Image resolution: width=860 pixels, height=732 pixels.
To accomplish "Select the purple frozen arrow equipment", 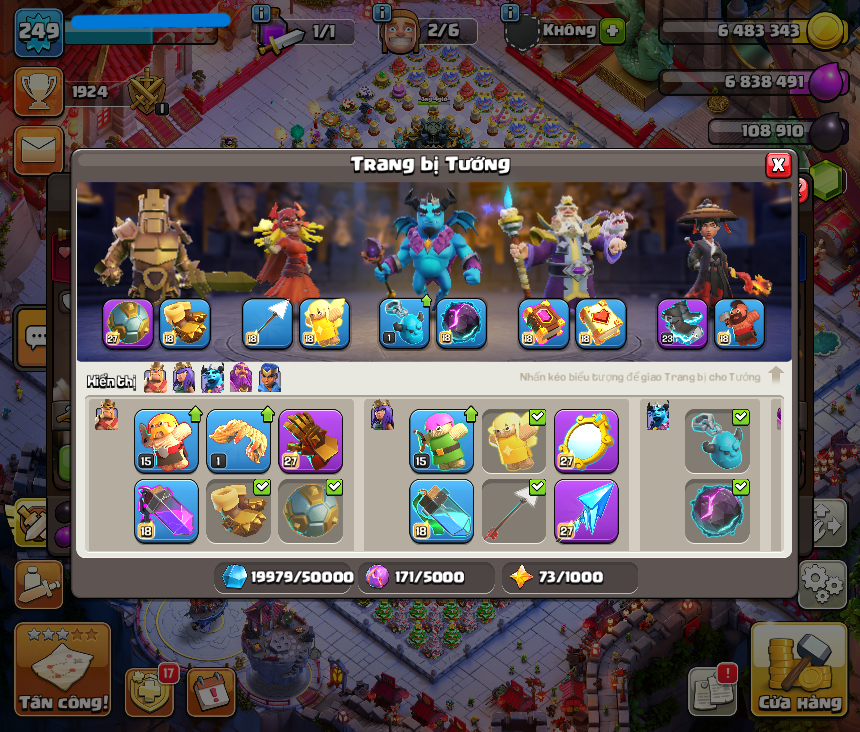I will 586,510.
